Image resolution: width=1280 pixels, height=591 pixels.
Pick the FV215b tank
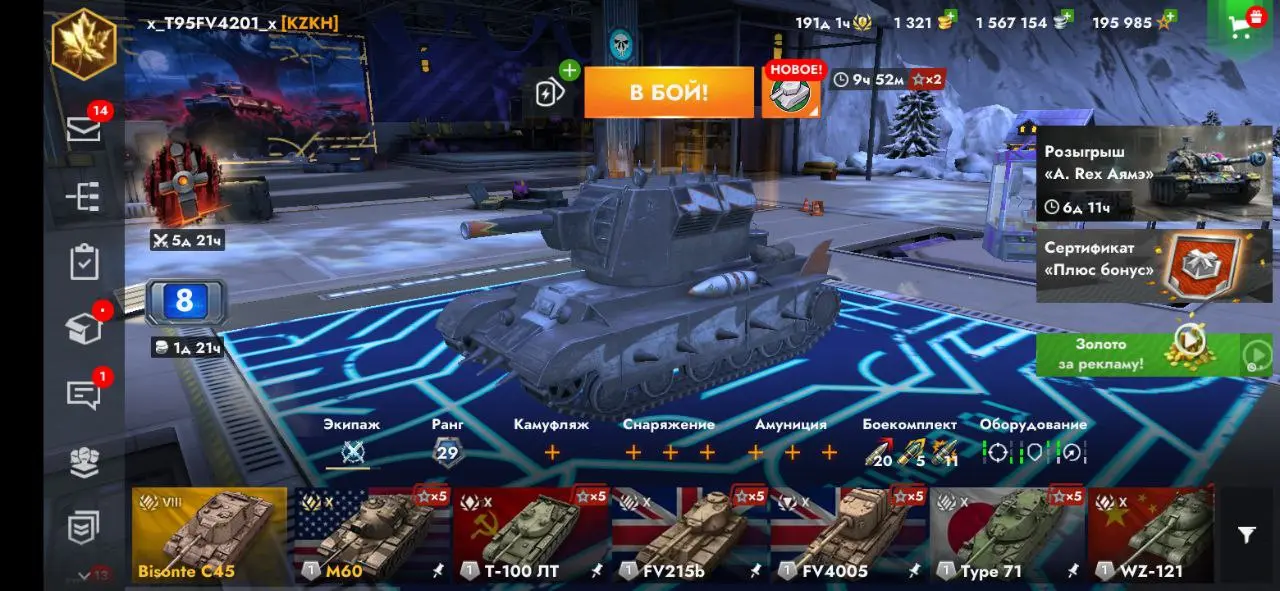point(689,535)
